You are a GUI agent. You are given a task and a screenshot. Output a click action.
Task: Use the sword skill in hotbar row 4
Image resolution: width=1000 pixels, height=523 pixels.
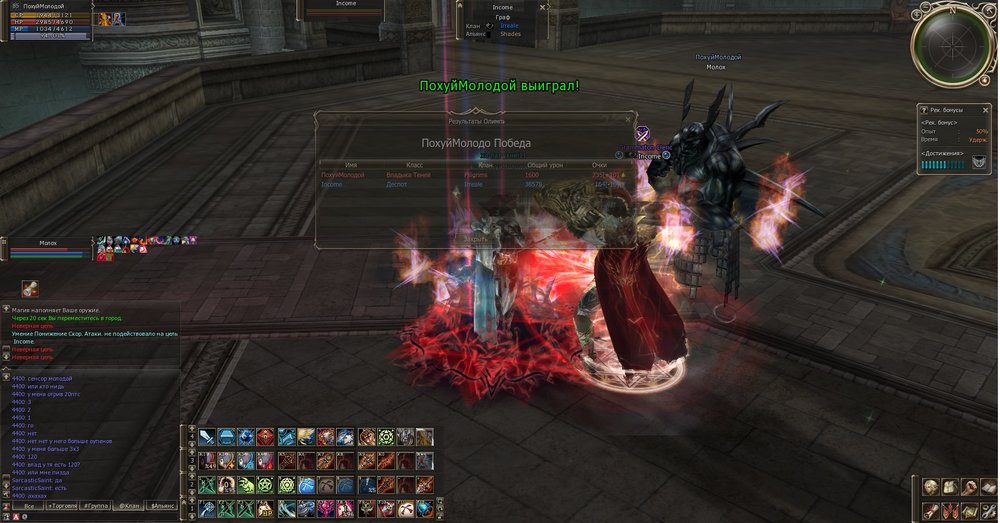point(207,437)
